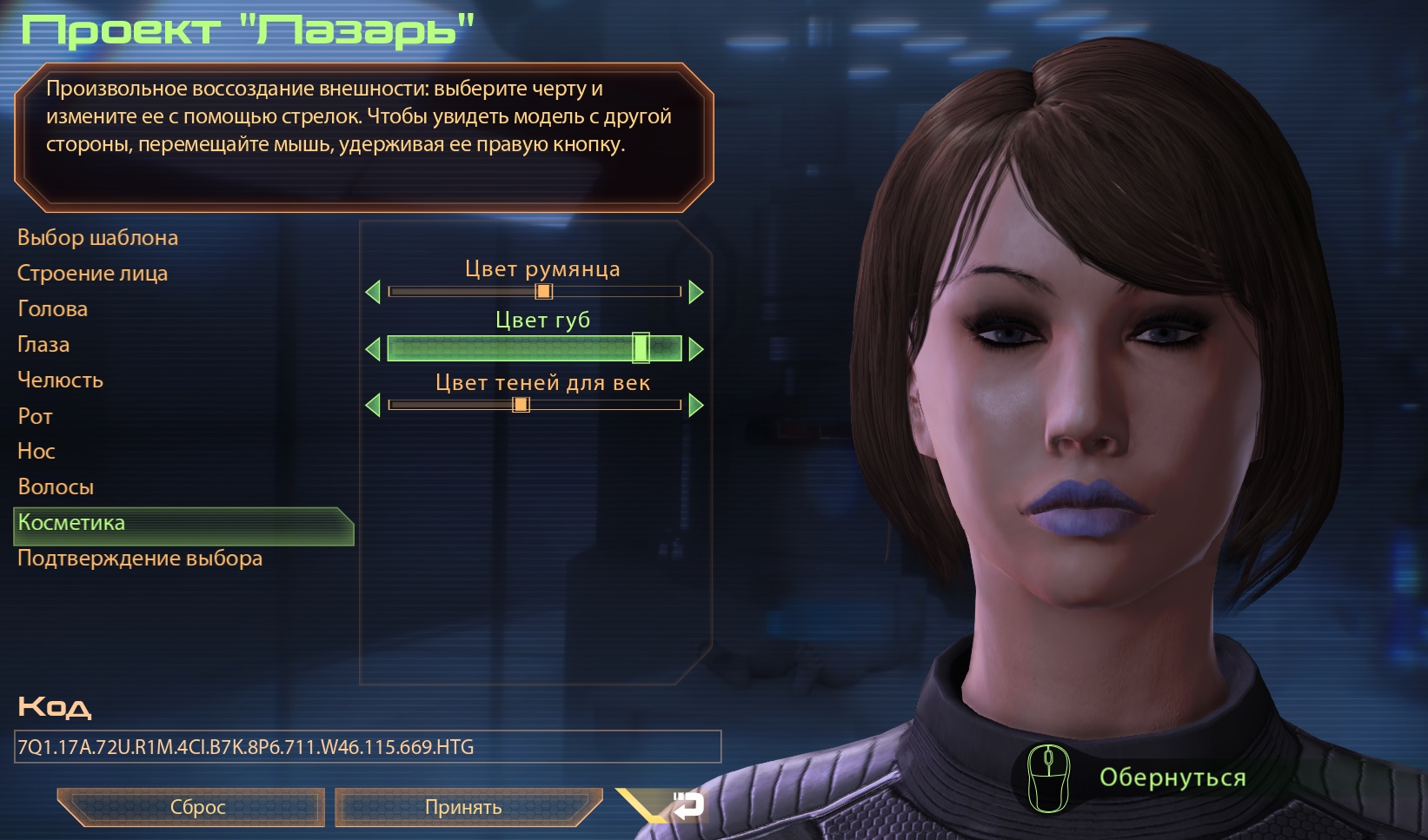Switch to the Глаза category
The width and height of the screenshot is (1428, 840).
click(x=43, y=345)
